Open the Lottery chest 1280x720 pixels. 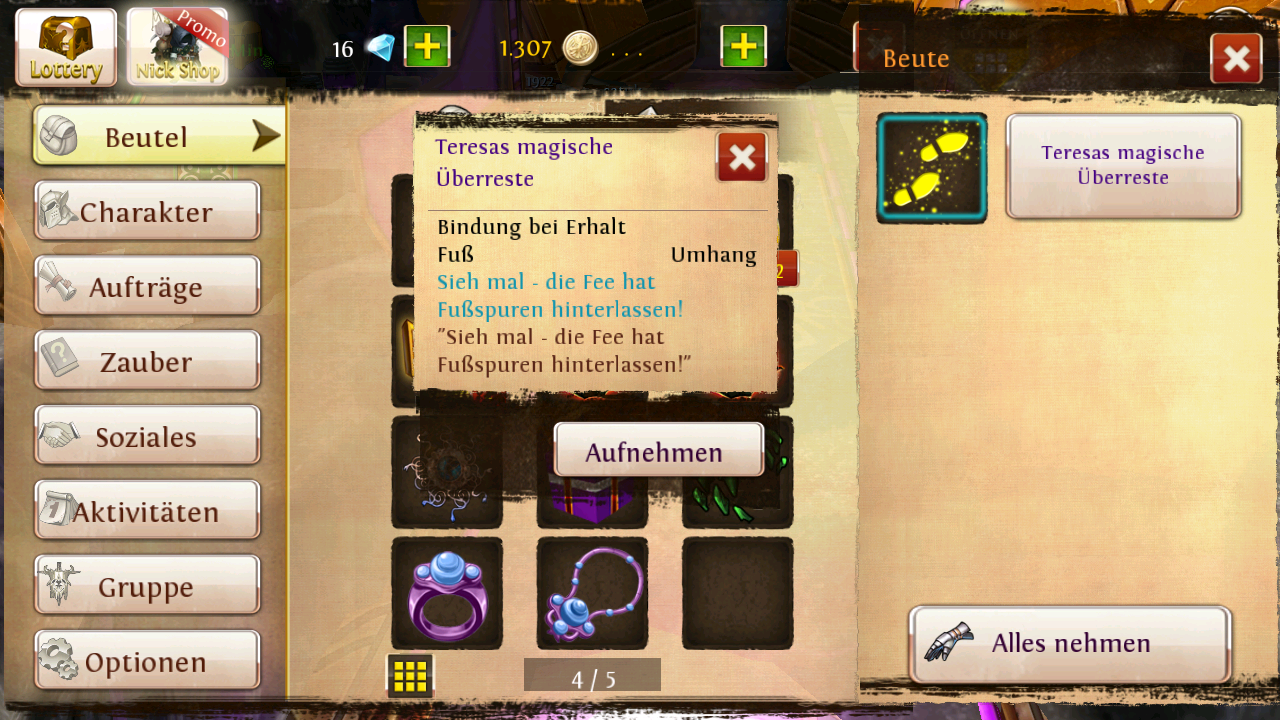coord(66,47)
